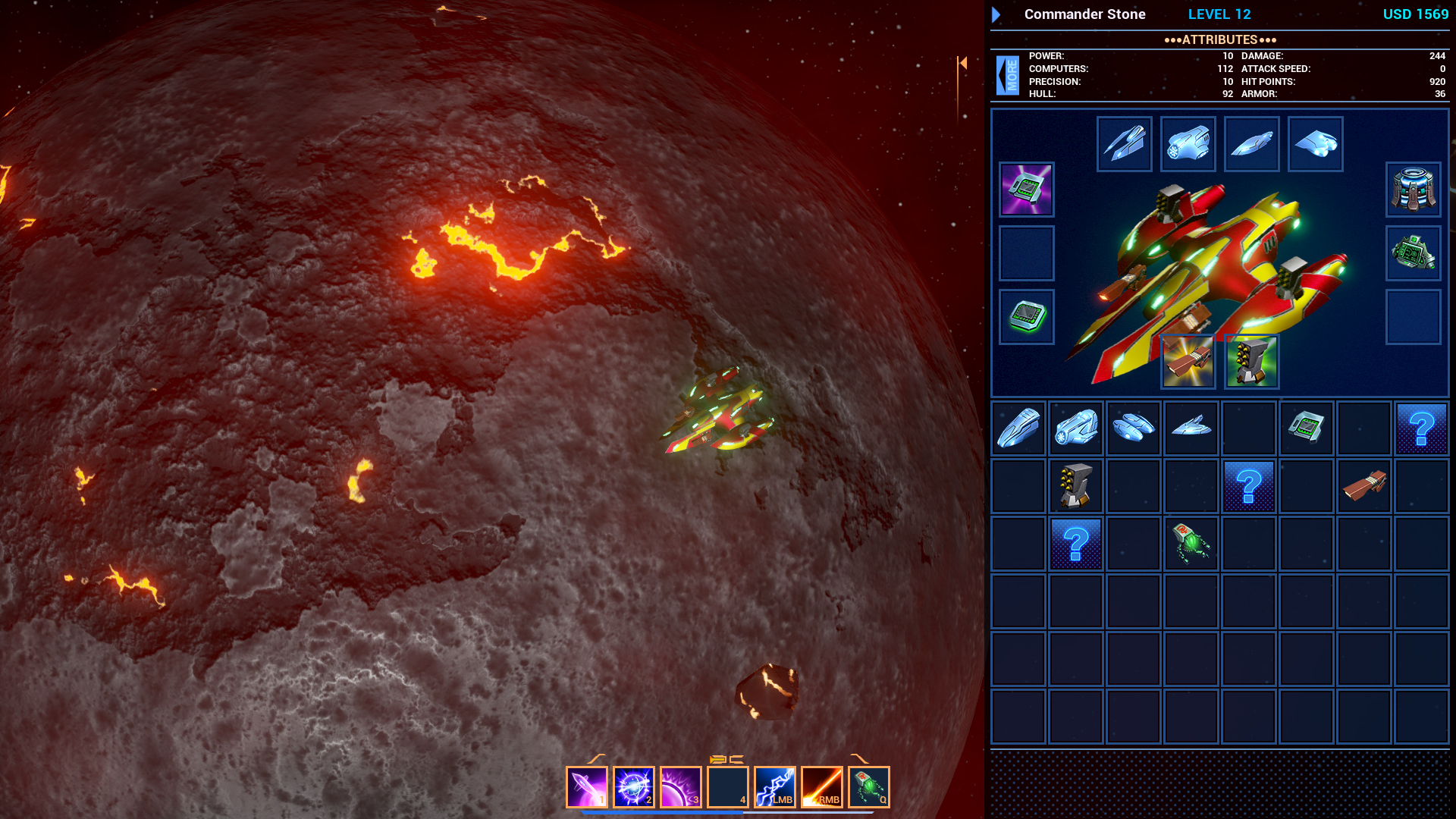1456x819 pixels.
Task: Open the Commander Stone profile name
Action: pyautogui.click(x=1084, y=14)
